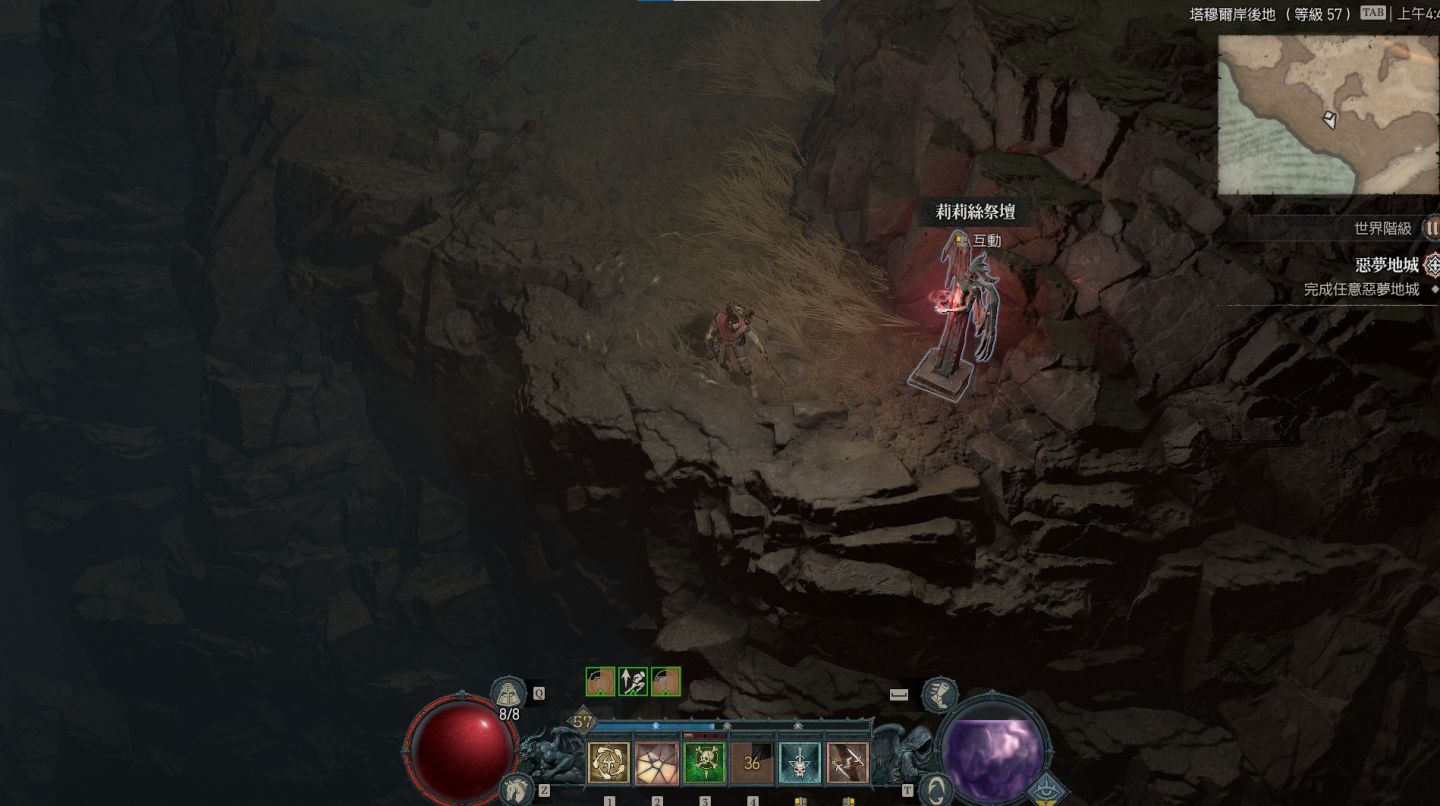Trigger the green skull skill in slot 3
Screen dimensions: 1440x806
[x=704, y=763]
